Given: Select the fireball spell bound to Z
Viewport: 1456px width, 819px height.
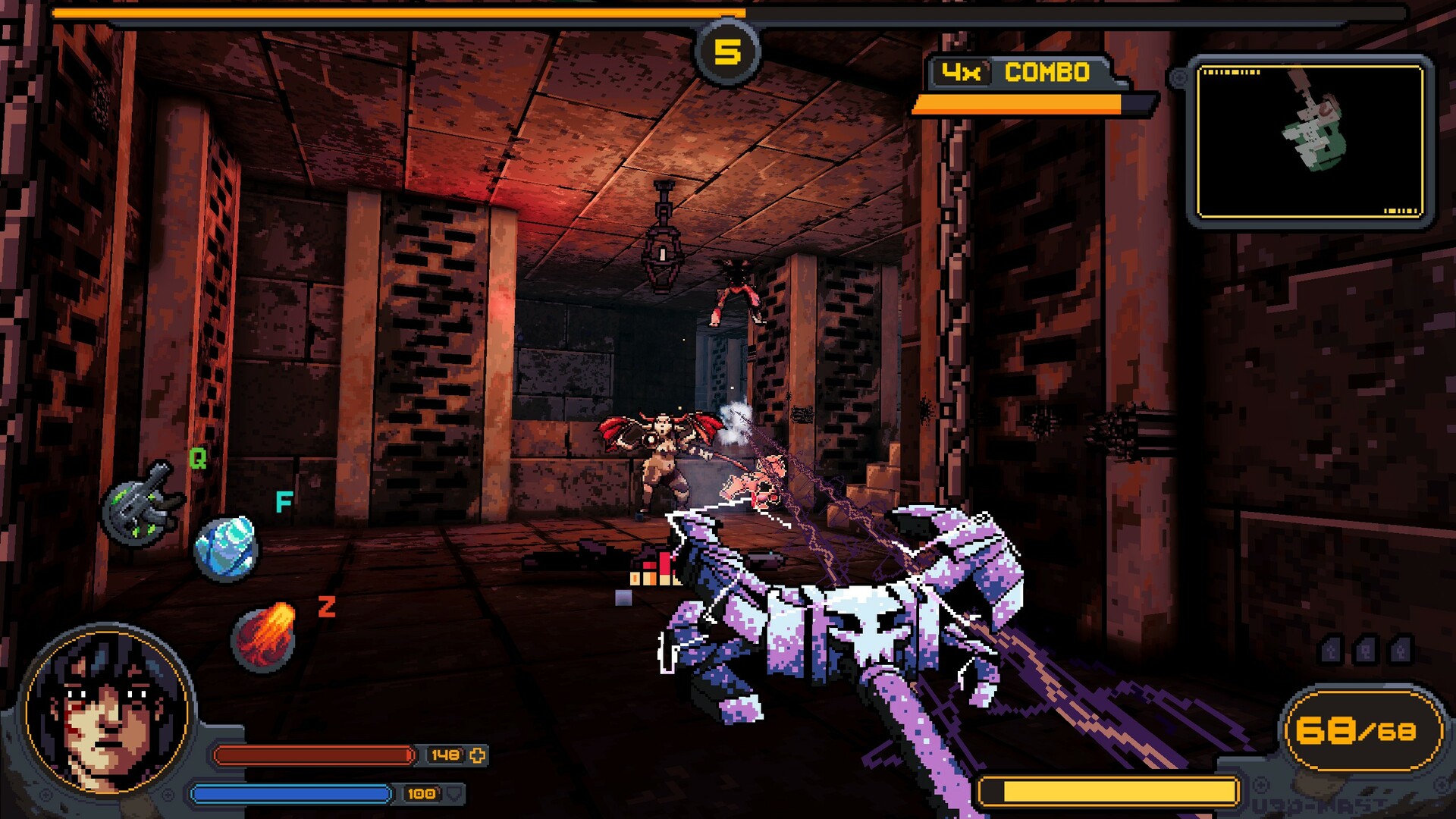Looking at the screenshot, I should (262, 635).
